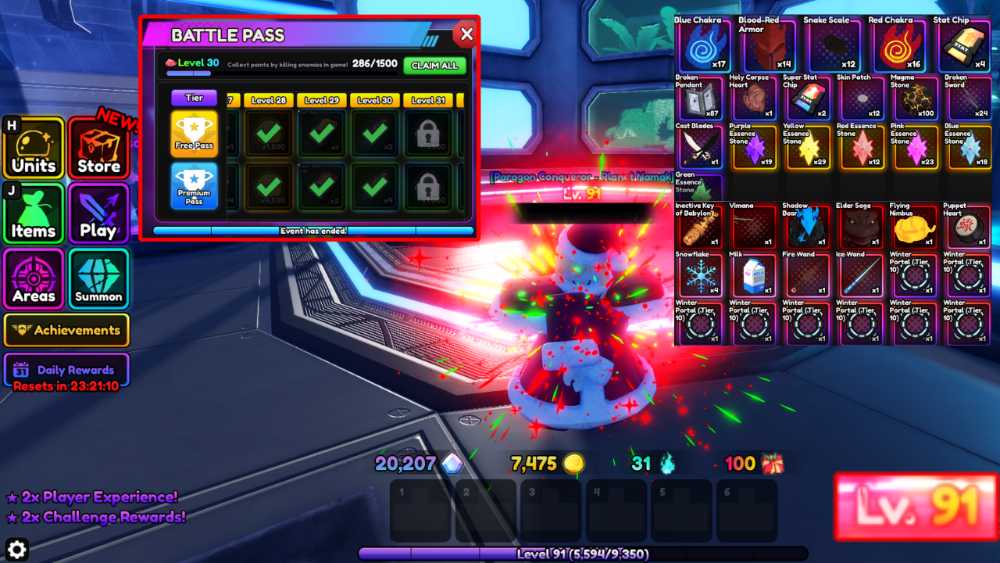
Task: Open the Units menu
Action: coord(34,149)
